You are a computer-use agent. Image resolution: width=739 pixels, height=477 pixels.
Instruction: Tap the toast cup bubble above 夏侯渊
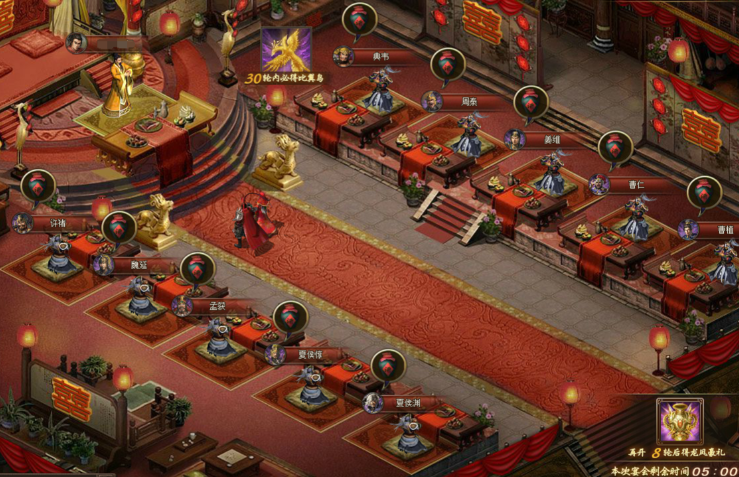(388, 366)
